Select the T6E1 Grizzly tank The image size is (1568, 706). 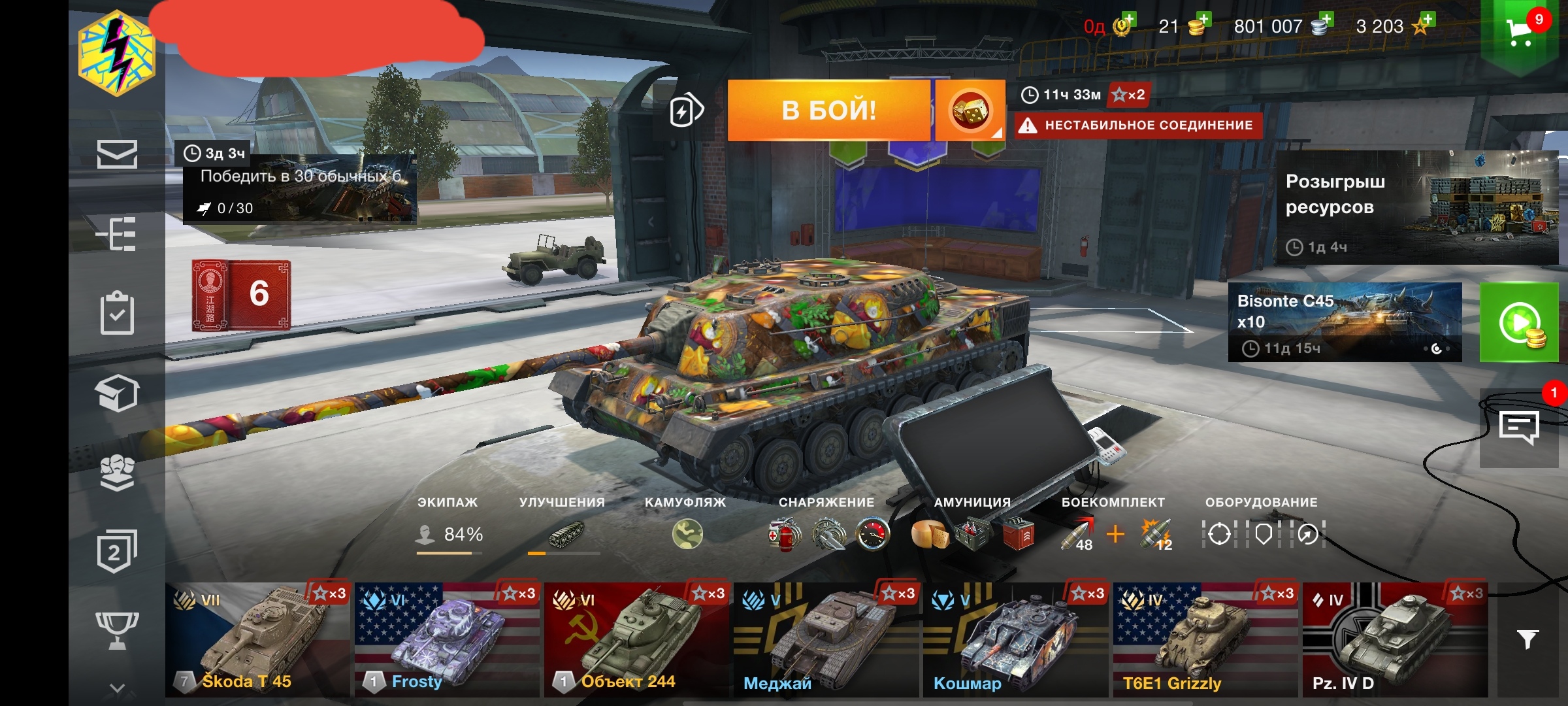[1205, 639]
